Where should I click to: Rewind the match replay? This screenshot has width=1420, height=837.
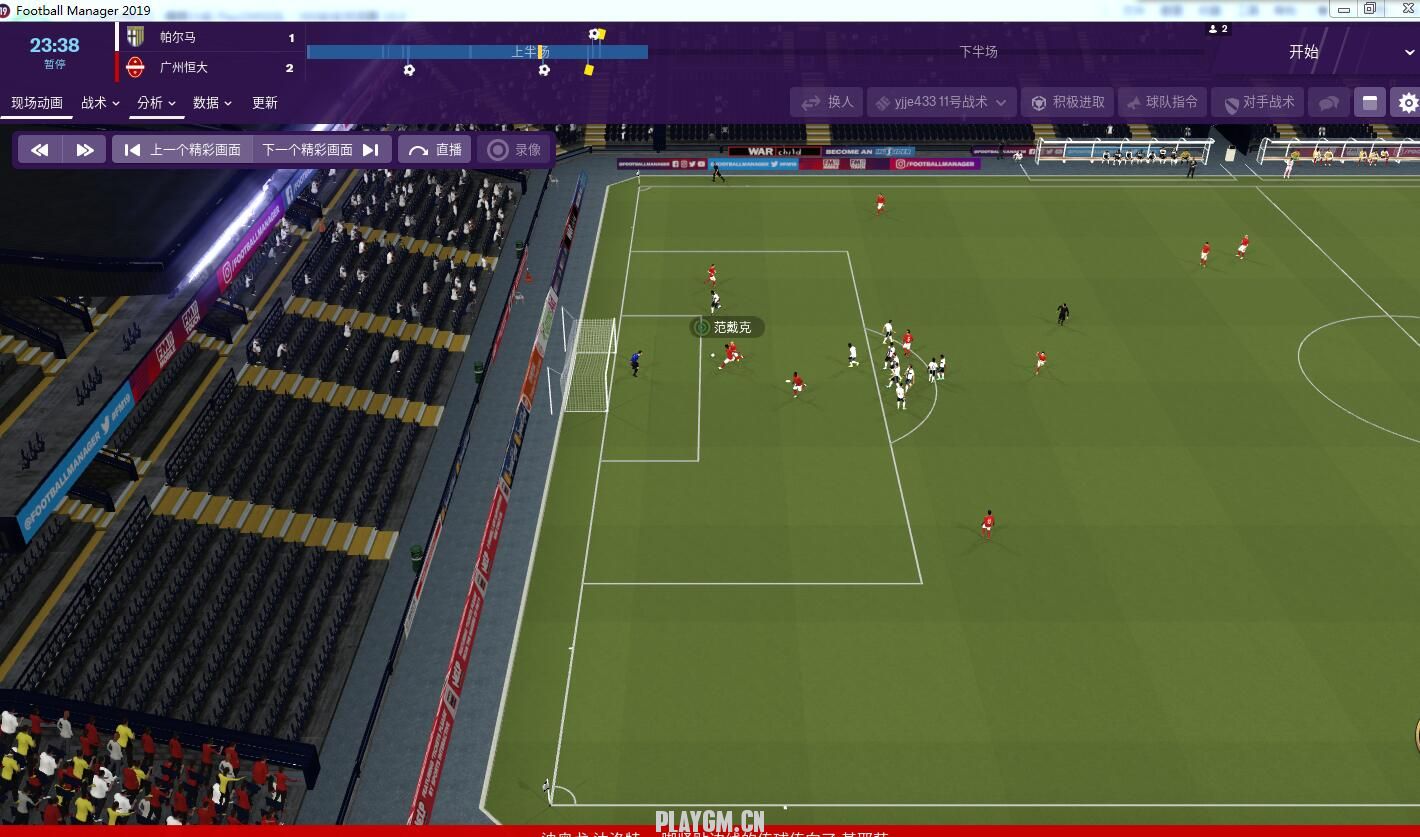(40, 150)
